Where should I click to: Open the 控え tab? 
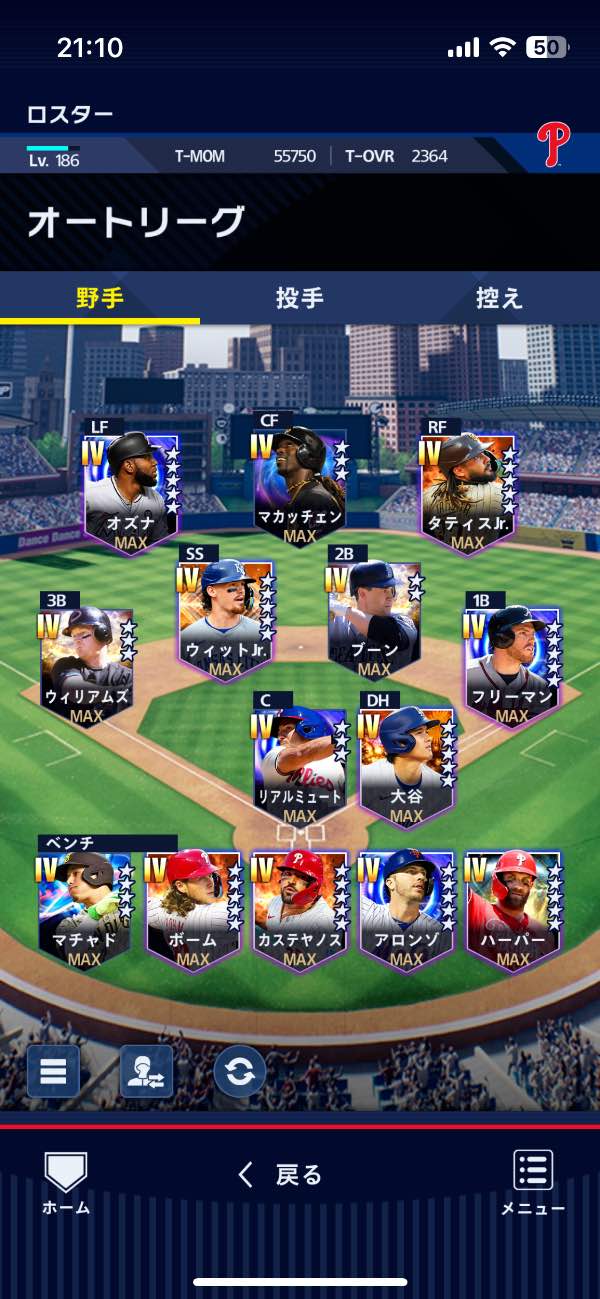coord(499,298)
